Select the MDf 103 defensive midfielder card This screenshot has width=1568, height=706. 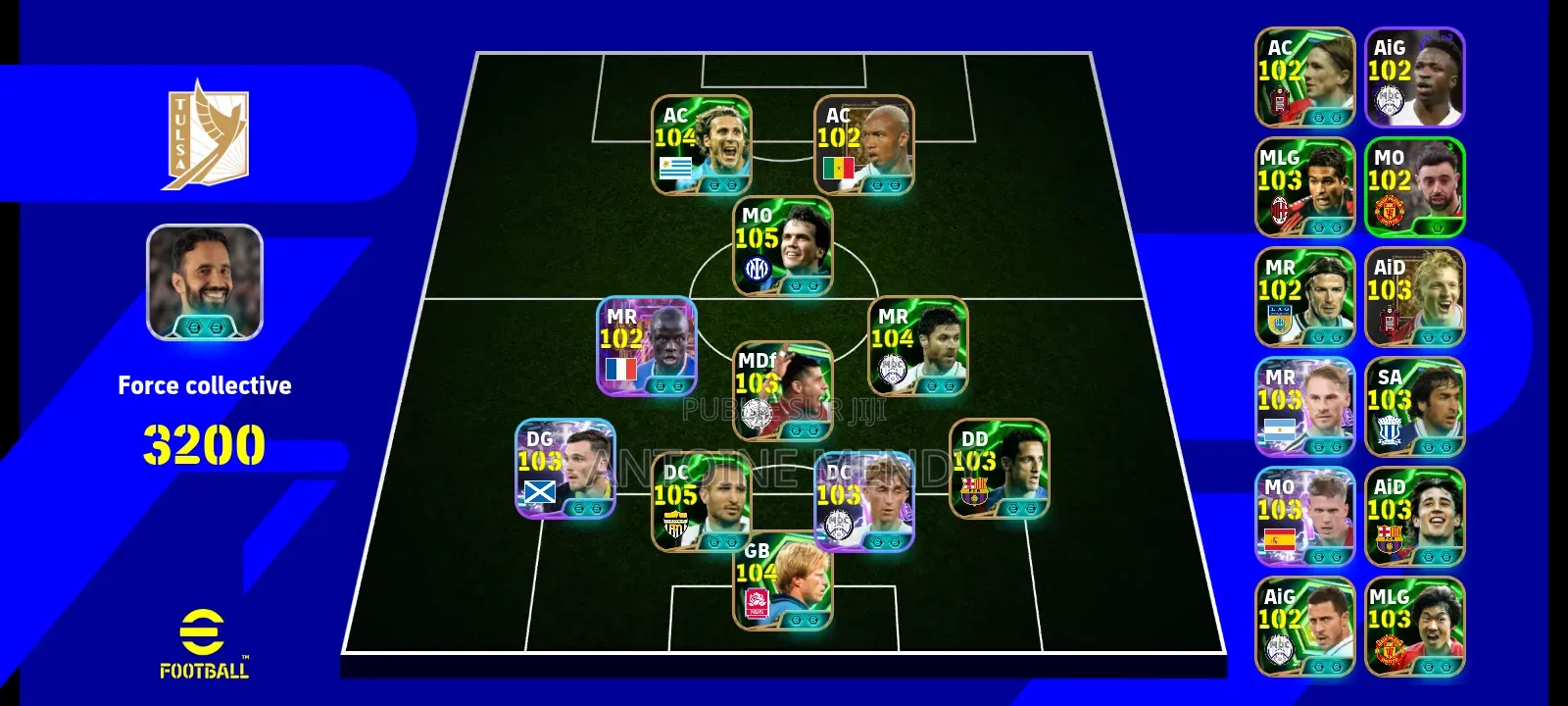tap(783, 390)
